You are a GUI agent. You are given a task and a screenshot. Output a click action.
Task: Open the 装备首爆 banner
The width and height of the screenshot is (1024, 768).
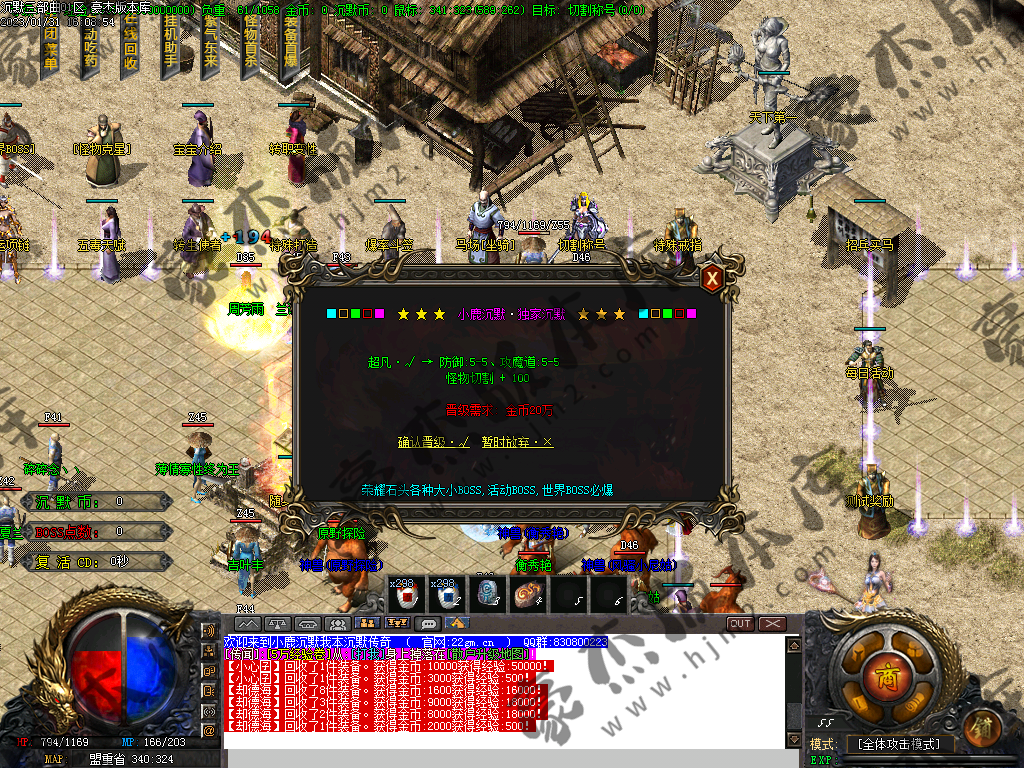pyautogui.click(x=291, y=45)
